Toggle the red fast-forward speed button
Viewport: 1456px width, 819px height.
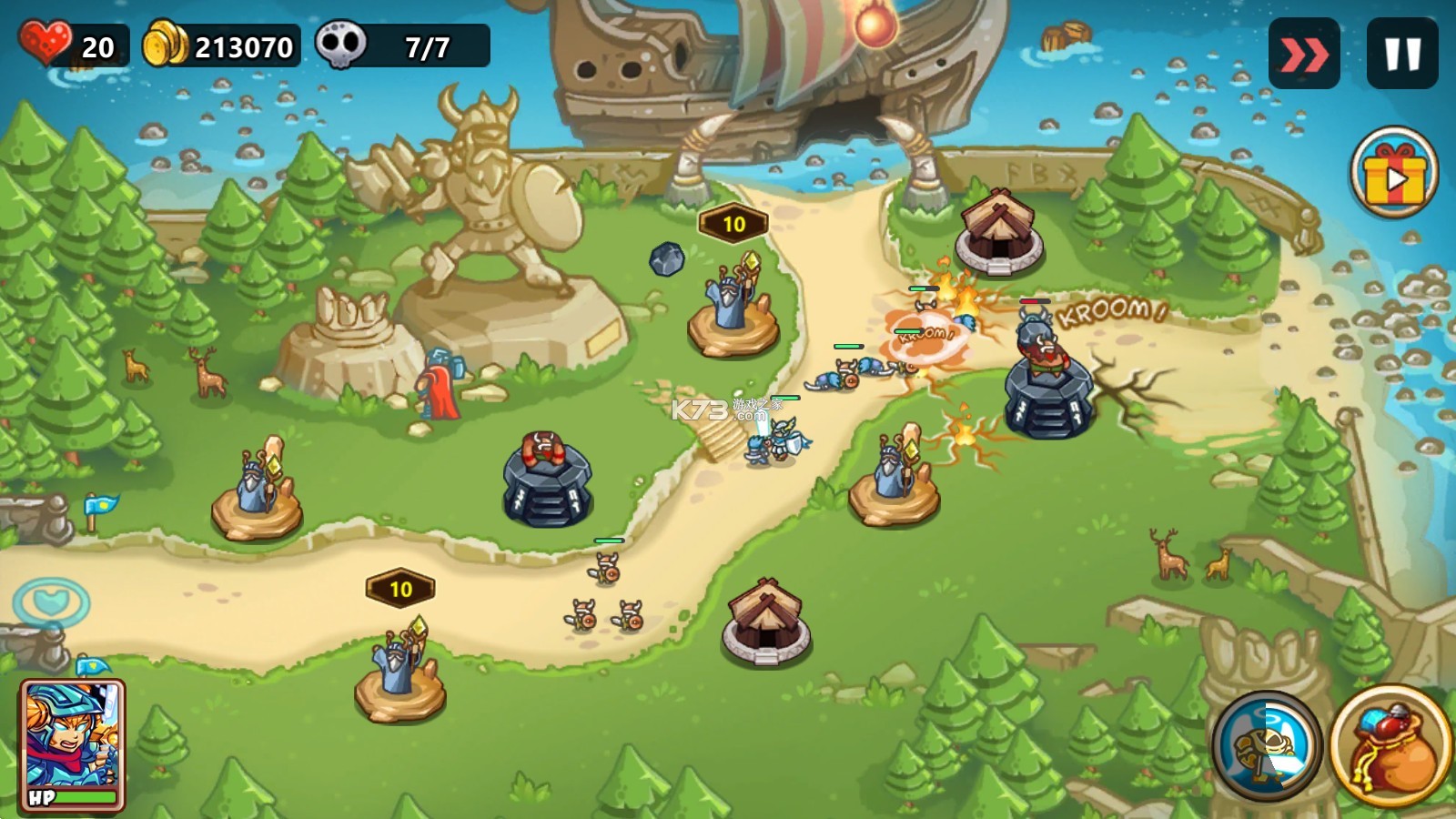[1303, 55]
